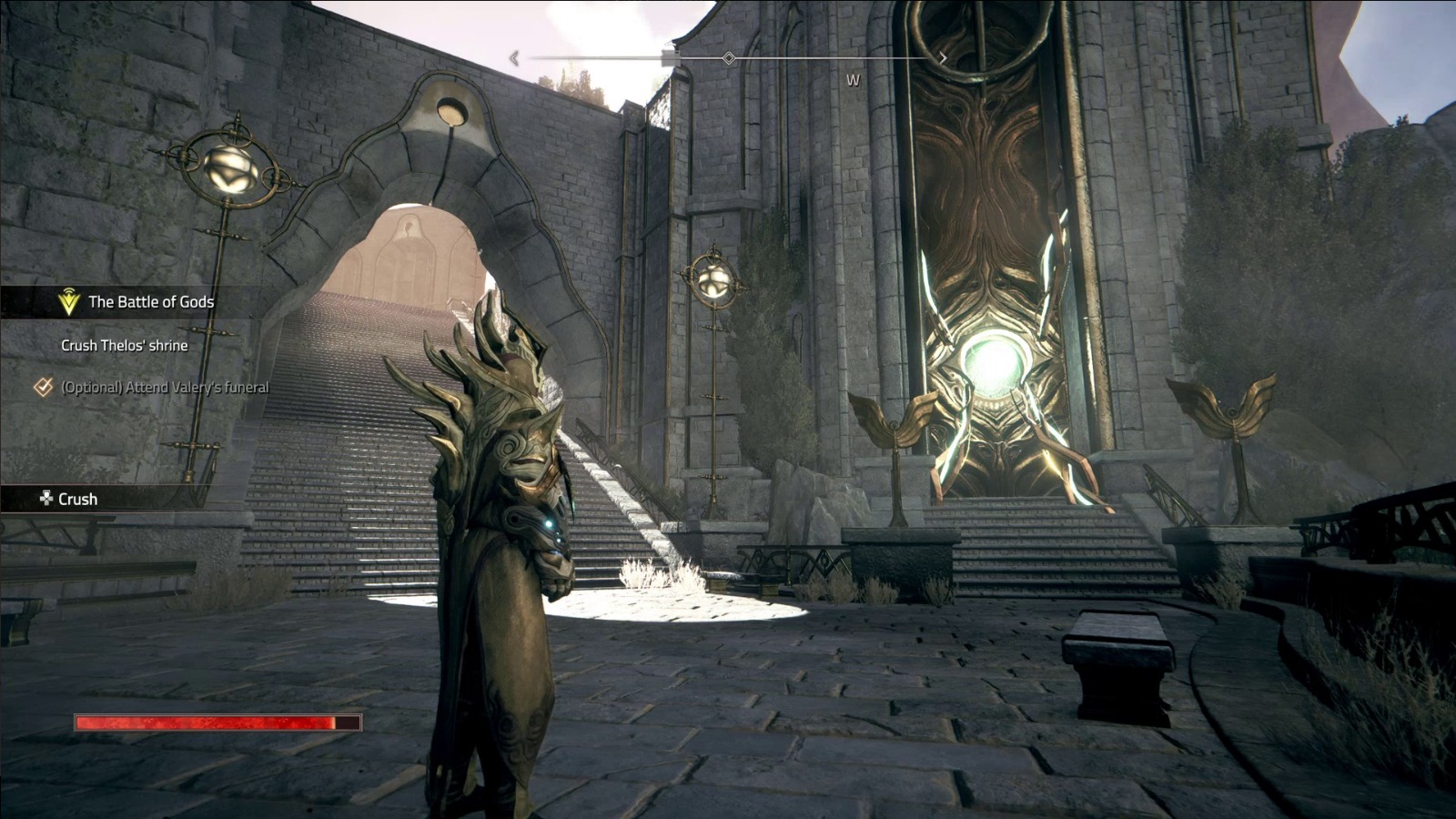
Task: Click the stone bench on the right
Action: pos(1119,655)
